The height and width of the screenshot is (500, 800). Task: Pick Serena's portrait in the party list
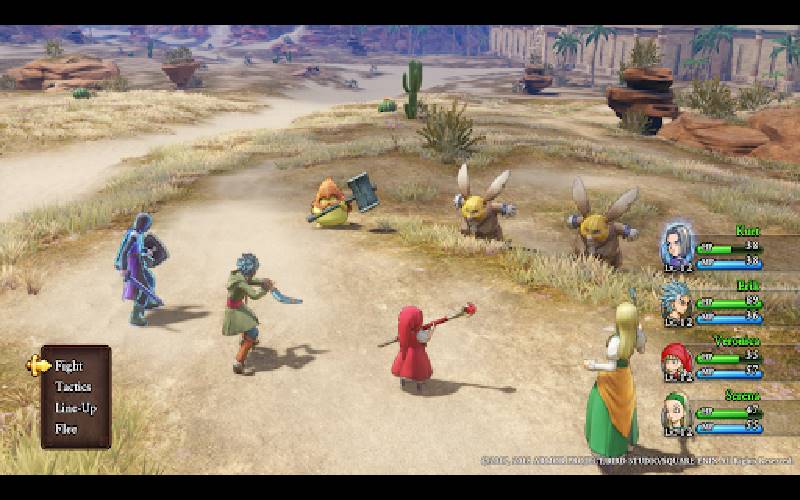(677, 410)
